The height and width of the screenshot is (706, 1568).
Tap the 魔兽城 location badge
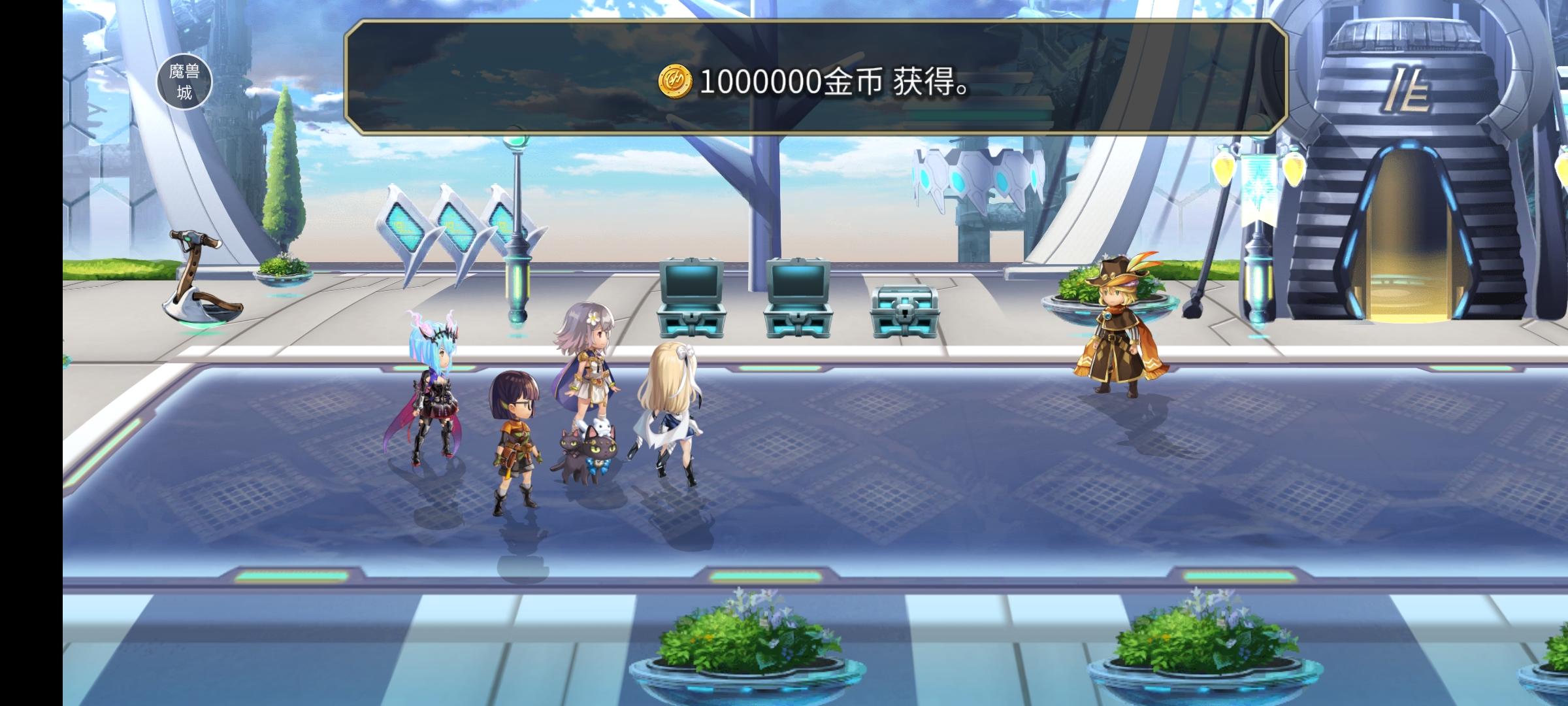click(185, 81)
